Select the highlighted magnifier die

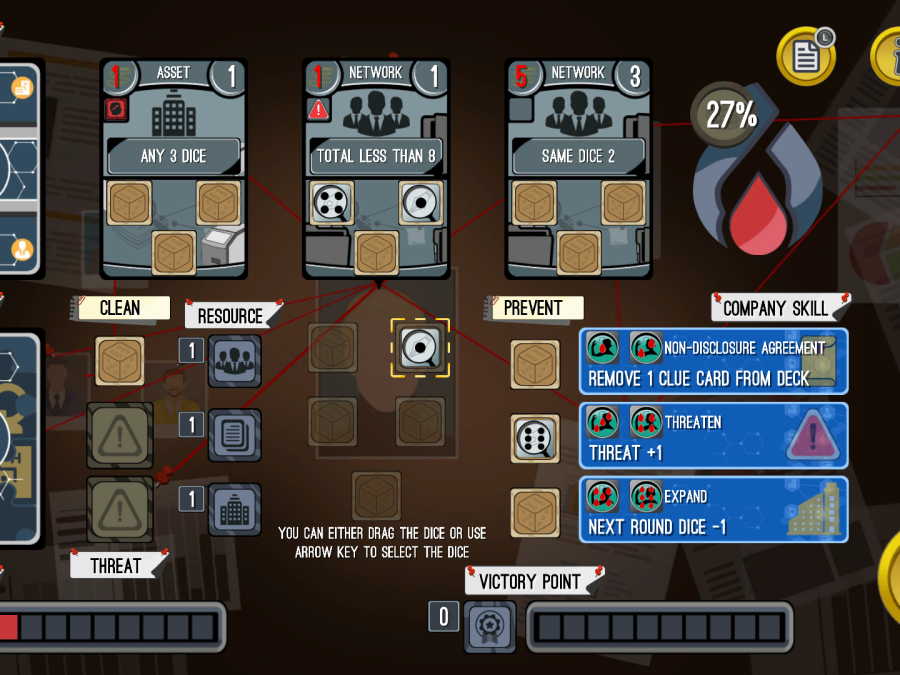(x=420, y=348)
